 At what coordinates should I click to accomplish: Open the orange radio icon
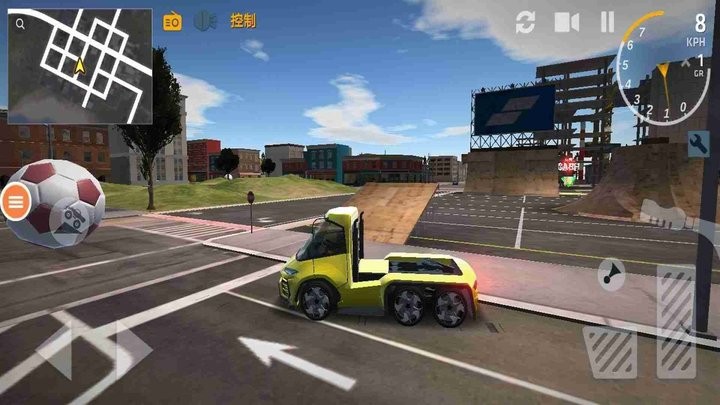tap(172, 21)
